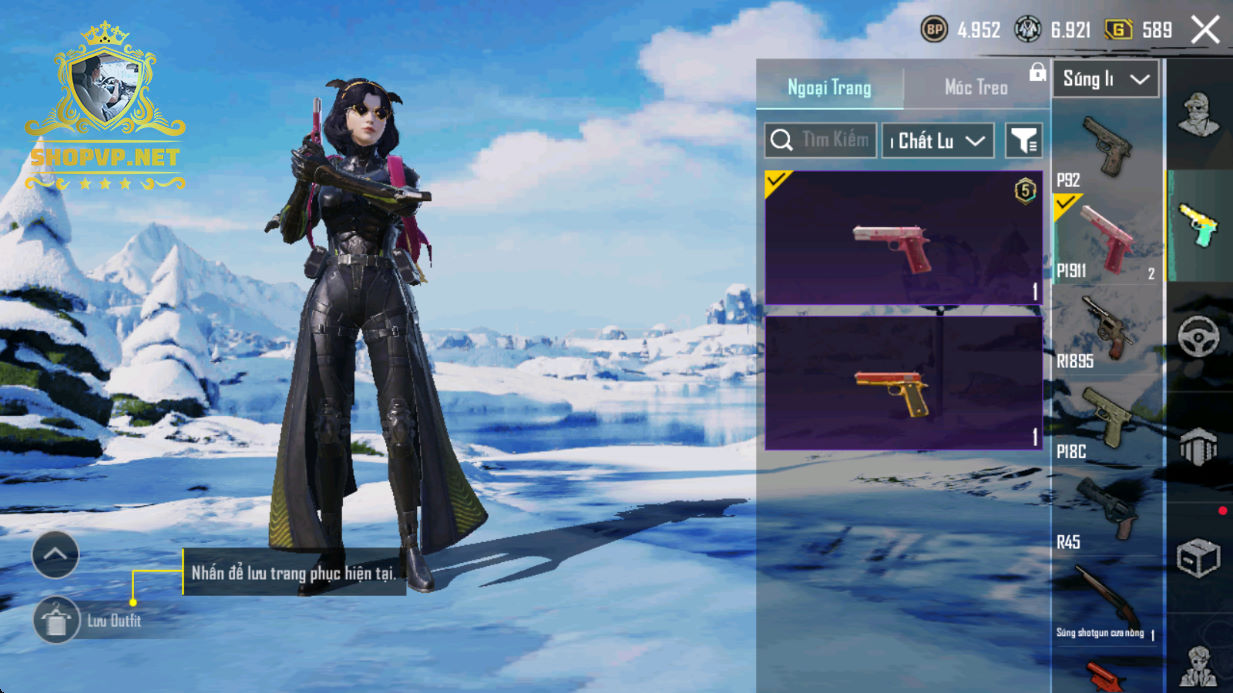
Task: Choose the gold P1911 skin card
Action: pyautogui.click(x=903, y=383)
